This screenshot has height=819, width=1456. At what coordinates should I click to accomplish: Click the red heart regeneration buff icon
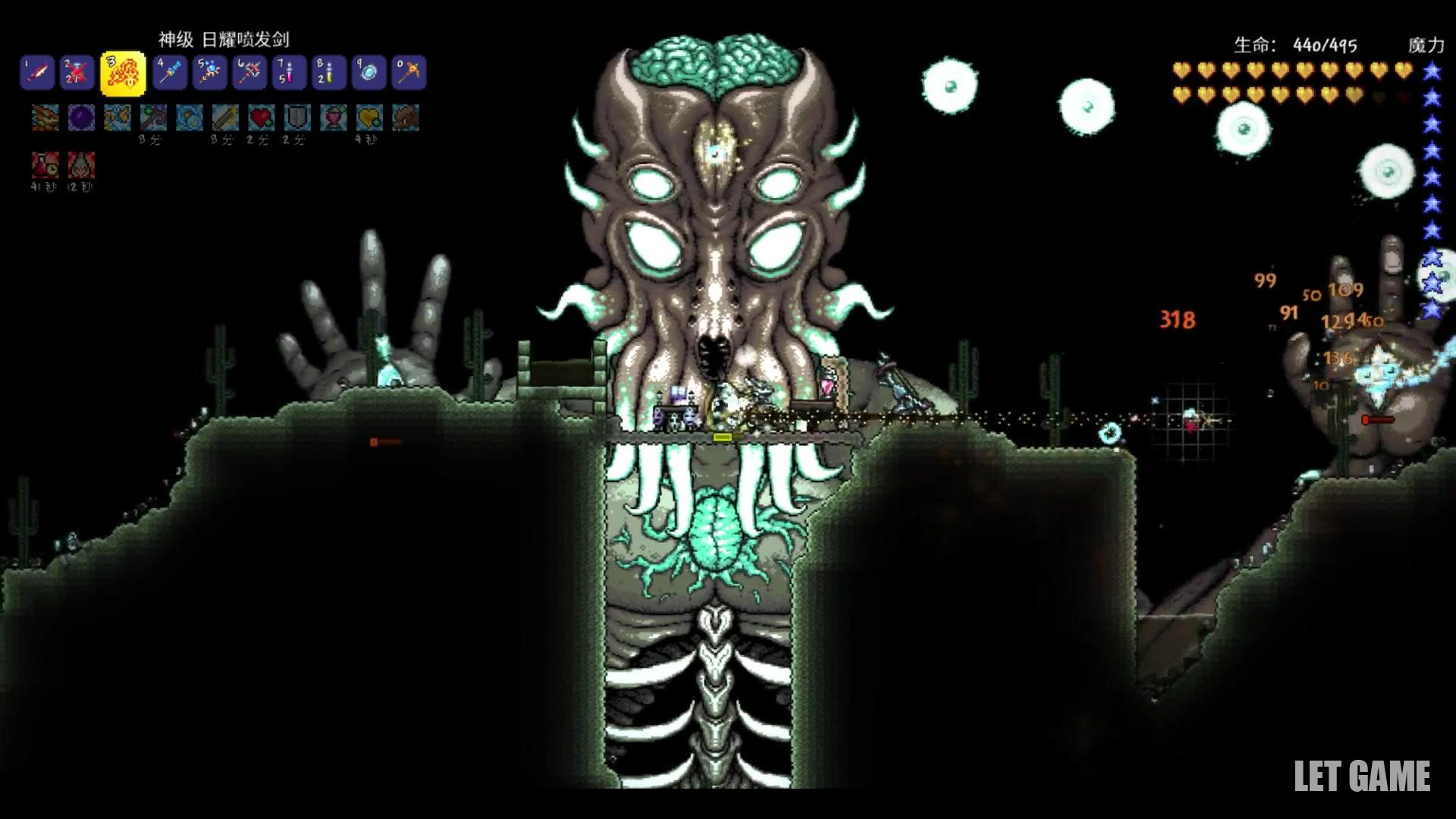tap(261, 118)
